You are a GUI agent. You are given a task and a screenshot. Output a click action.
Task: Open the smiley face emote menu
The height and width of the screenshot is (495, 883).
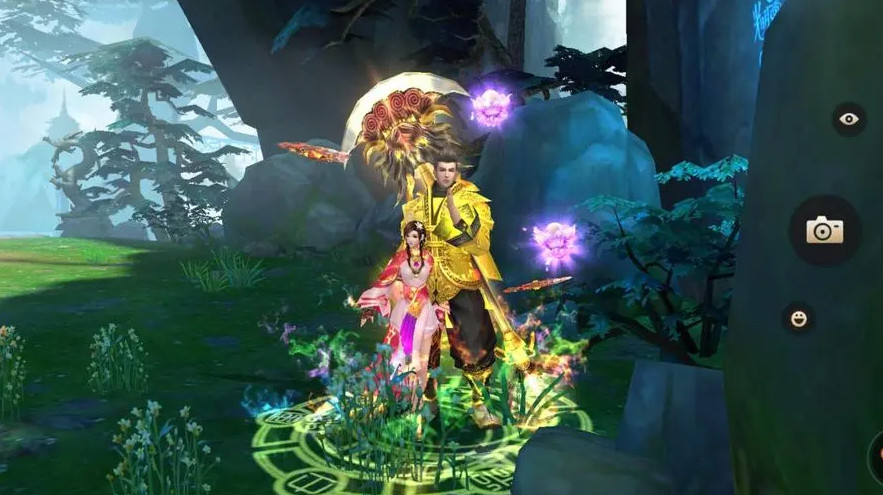pyautogui.click(x=798, y=318)
